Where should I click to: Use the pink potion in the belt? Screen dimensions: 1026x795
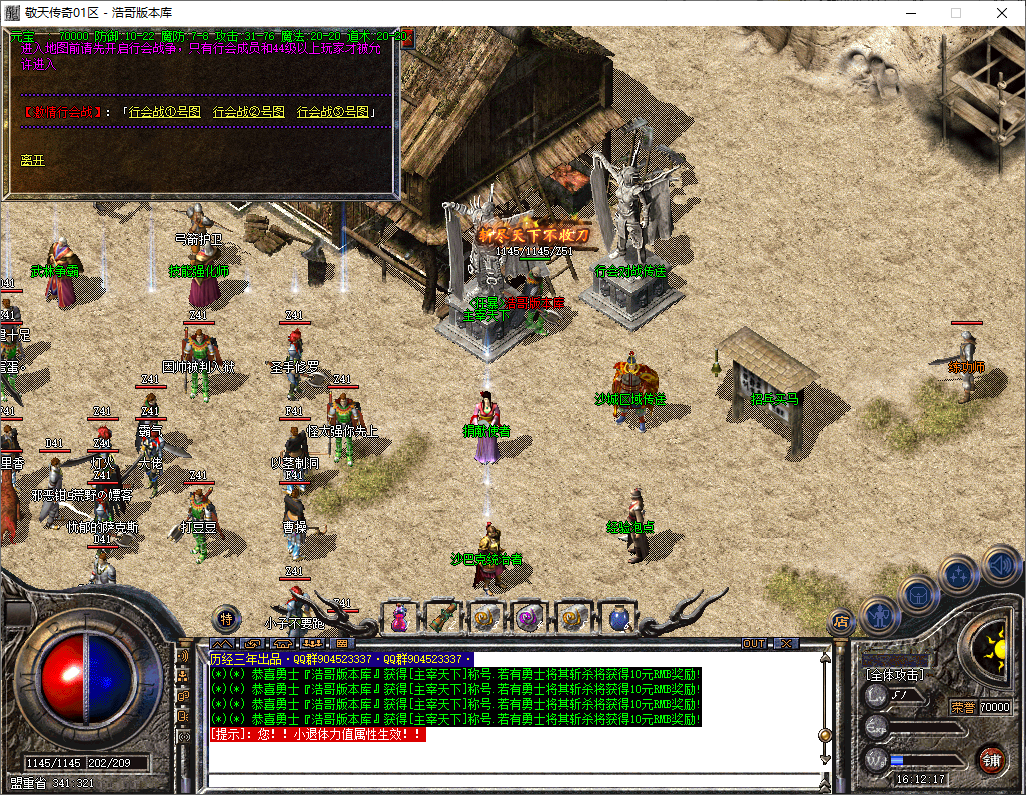[399, 618]
